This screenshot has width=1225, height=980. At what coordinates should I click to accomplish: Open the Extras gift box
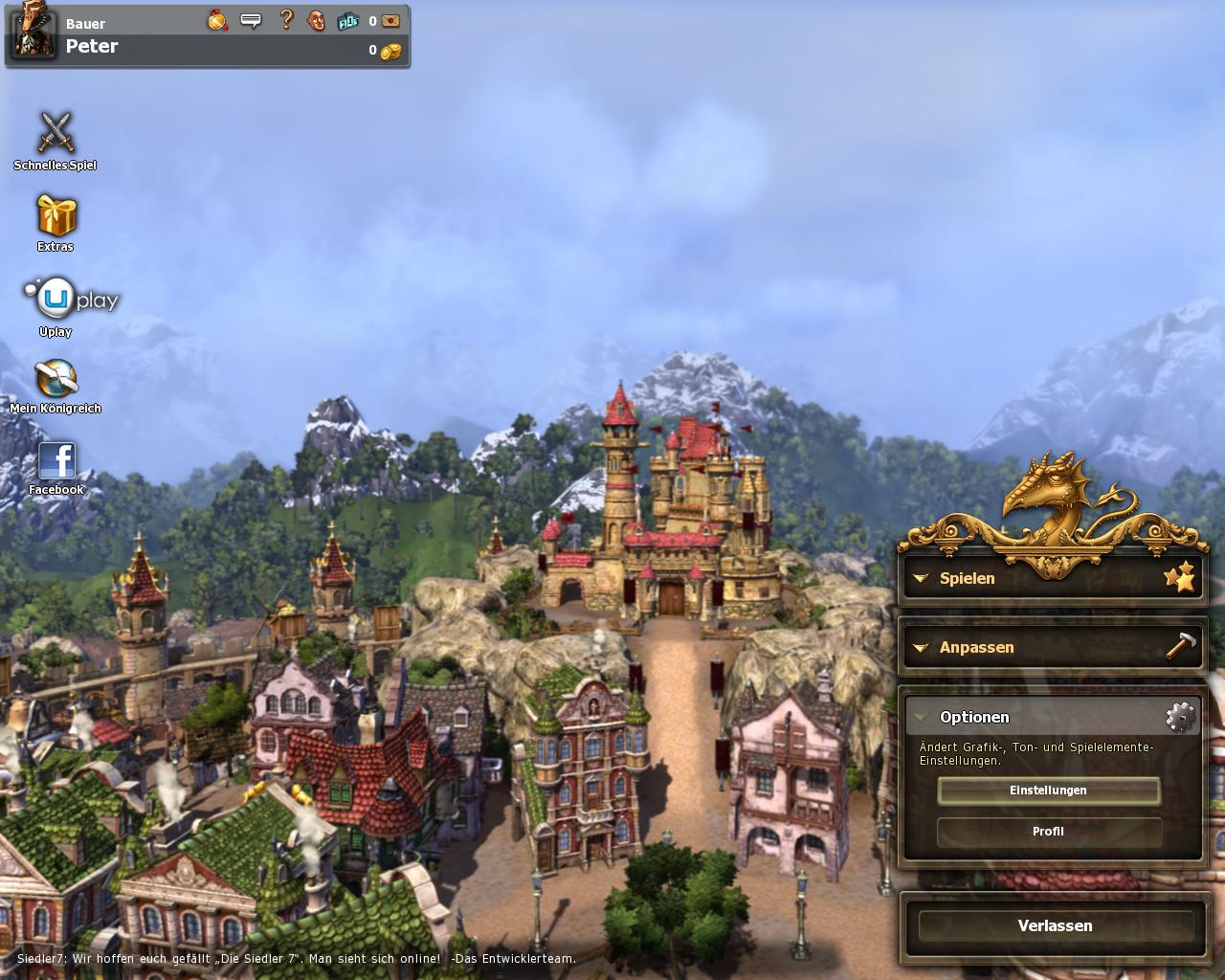pos(56,216)
